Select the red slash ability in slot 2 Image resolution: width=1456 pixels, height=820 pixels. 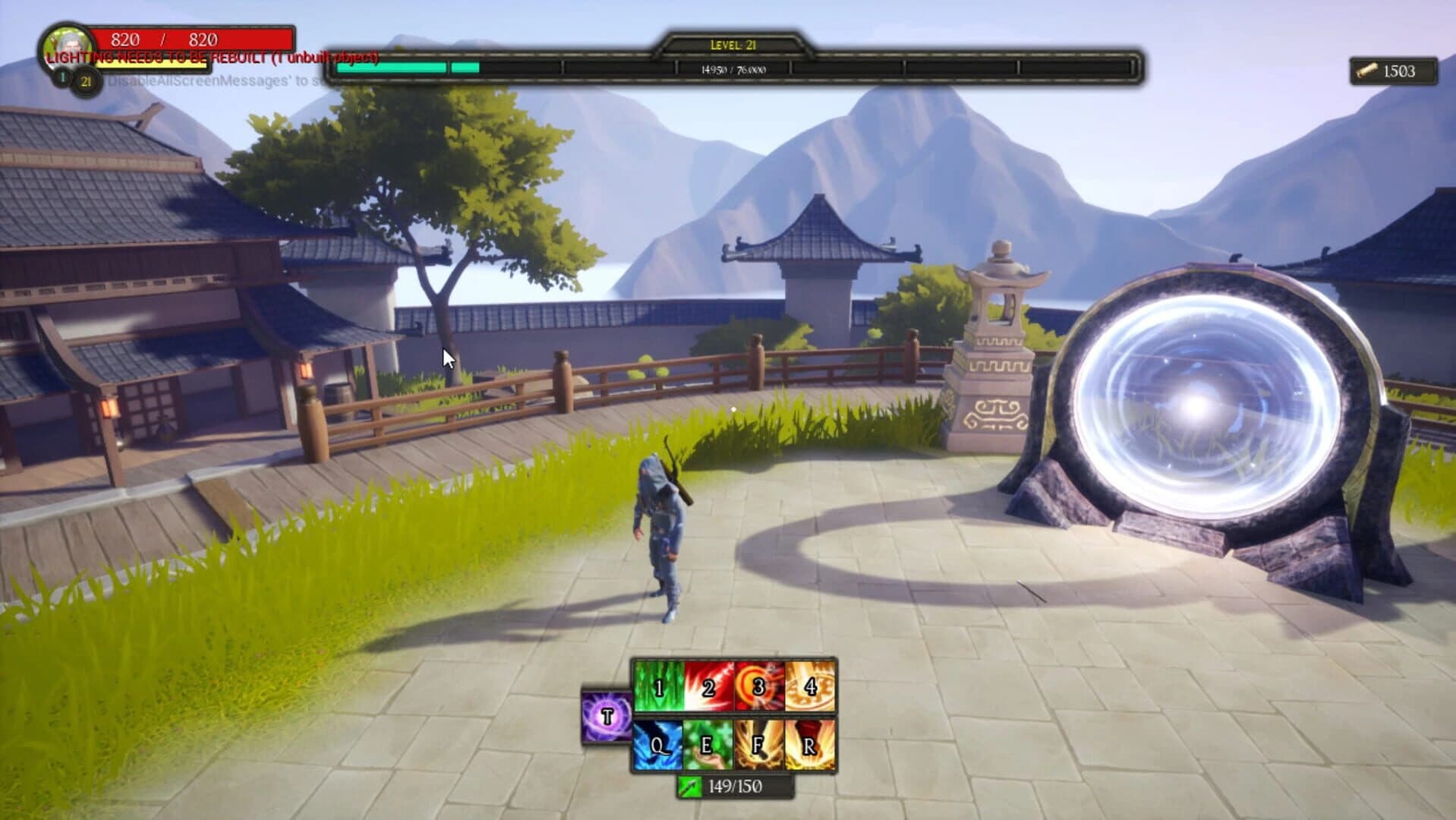pyautogui.click(x=708, y=686)
